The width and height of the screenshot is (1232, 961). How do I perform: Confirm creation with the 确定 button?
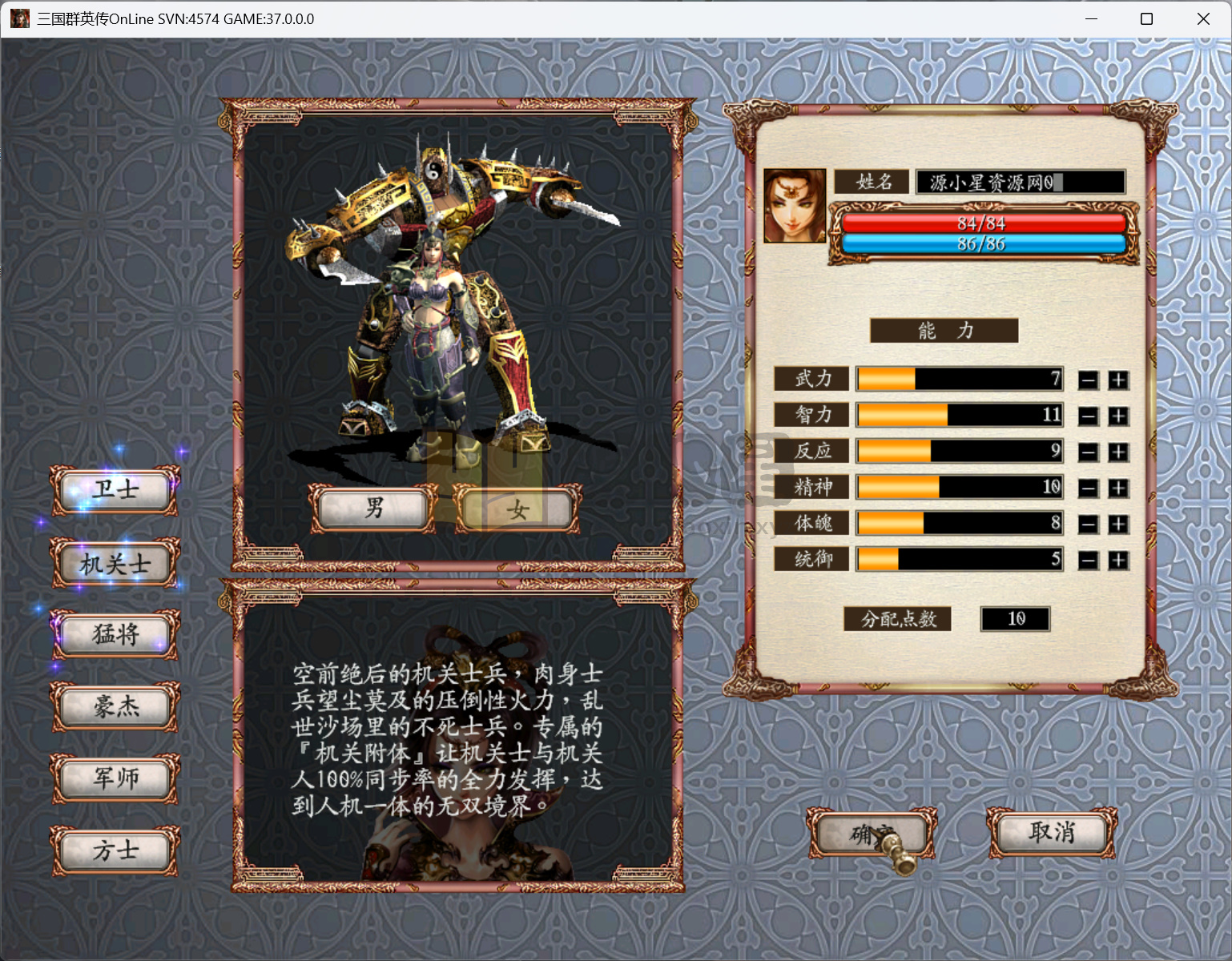(x=872, y=833)
